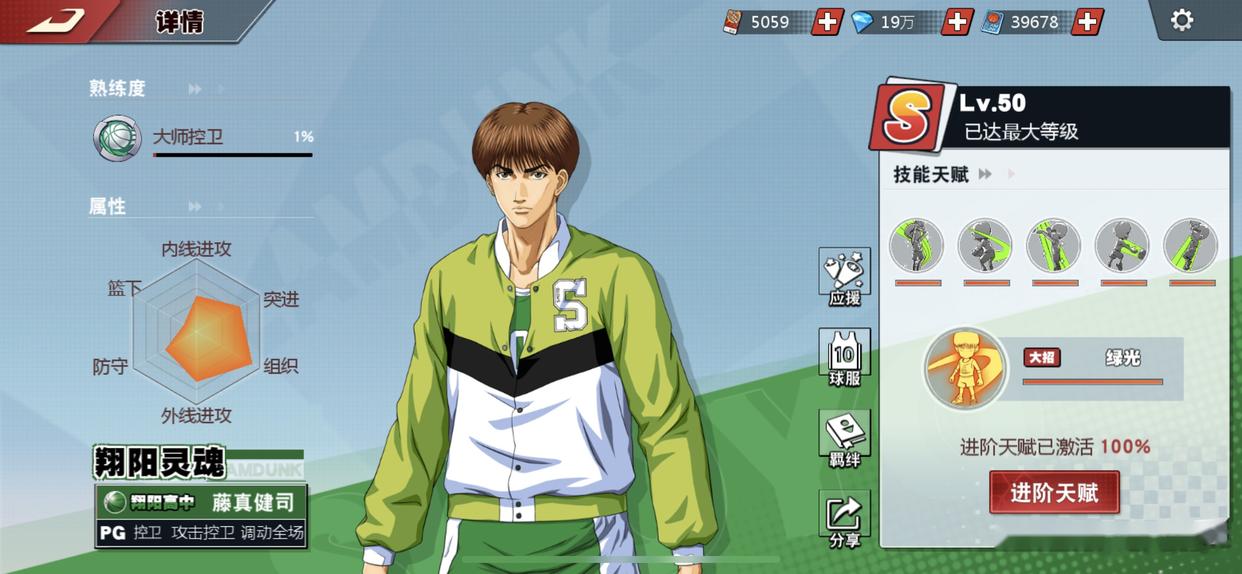Expand the 属性 attributes details

(x=195, y=207)
